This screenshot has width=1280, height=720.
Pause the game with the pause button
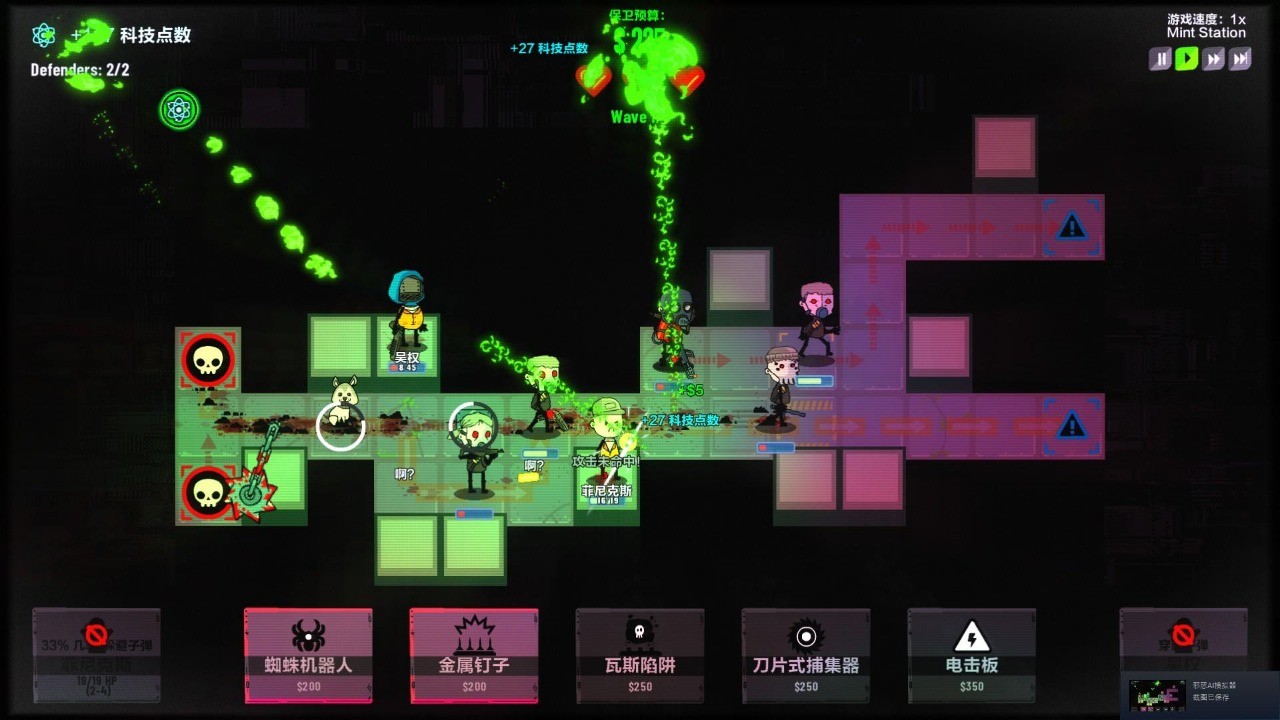tap(1160, 59)
